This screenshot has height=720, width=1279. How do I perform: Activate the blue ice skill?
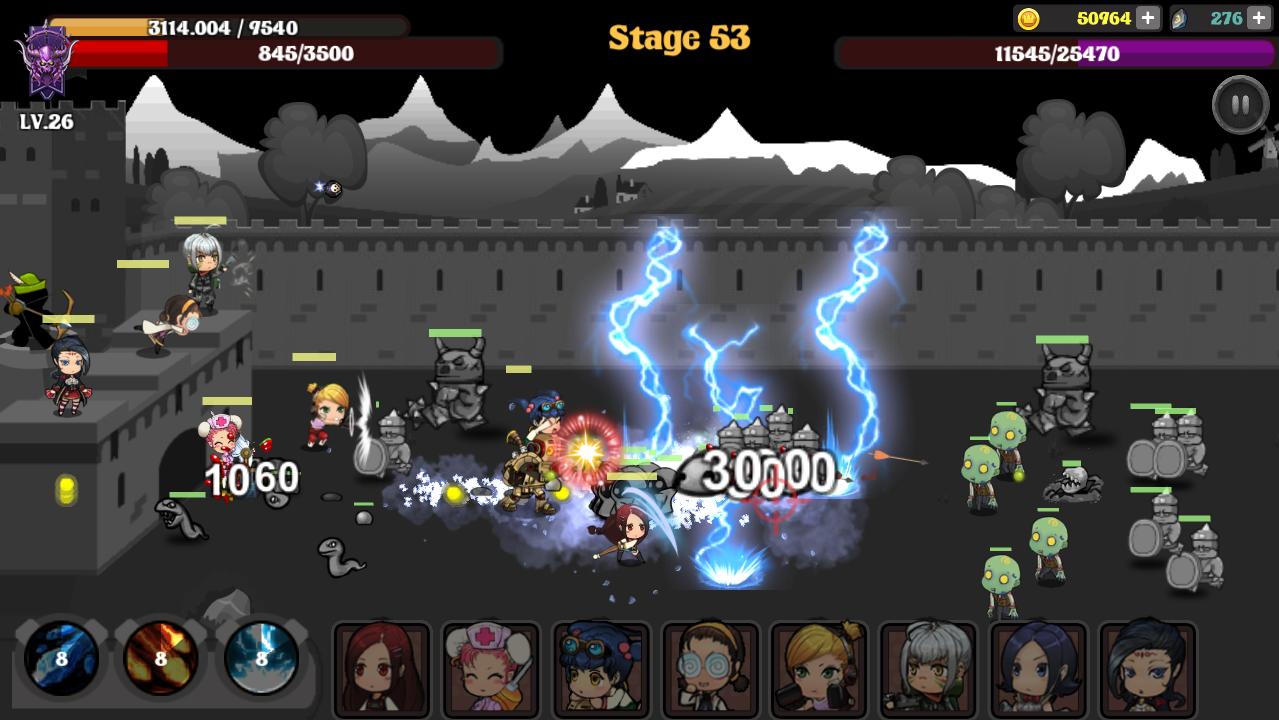point(62,659)
